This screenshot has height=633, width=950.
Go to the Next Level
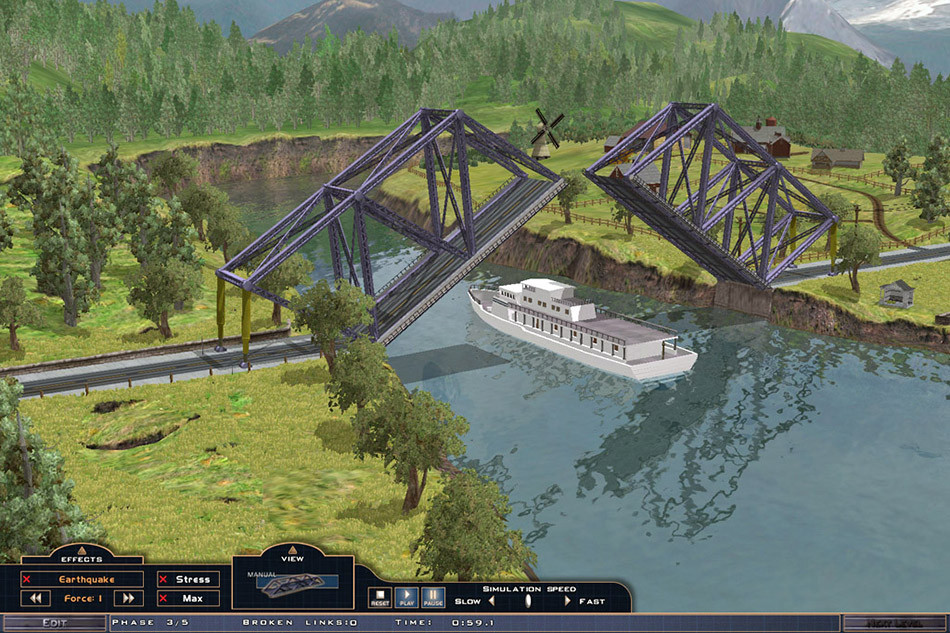894,623
